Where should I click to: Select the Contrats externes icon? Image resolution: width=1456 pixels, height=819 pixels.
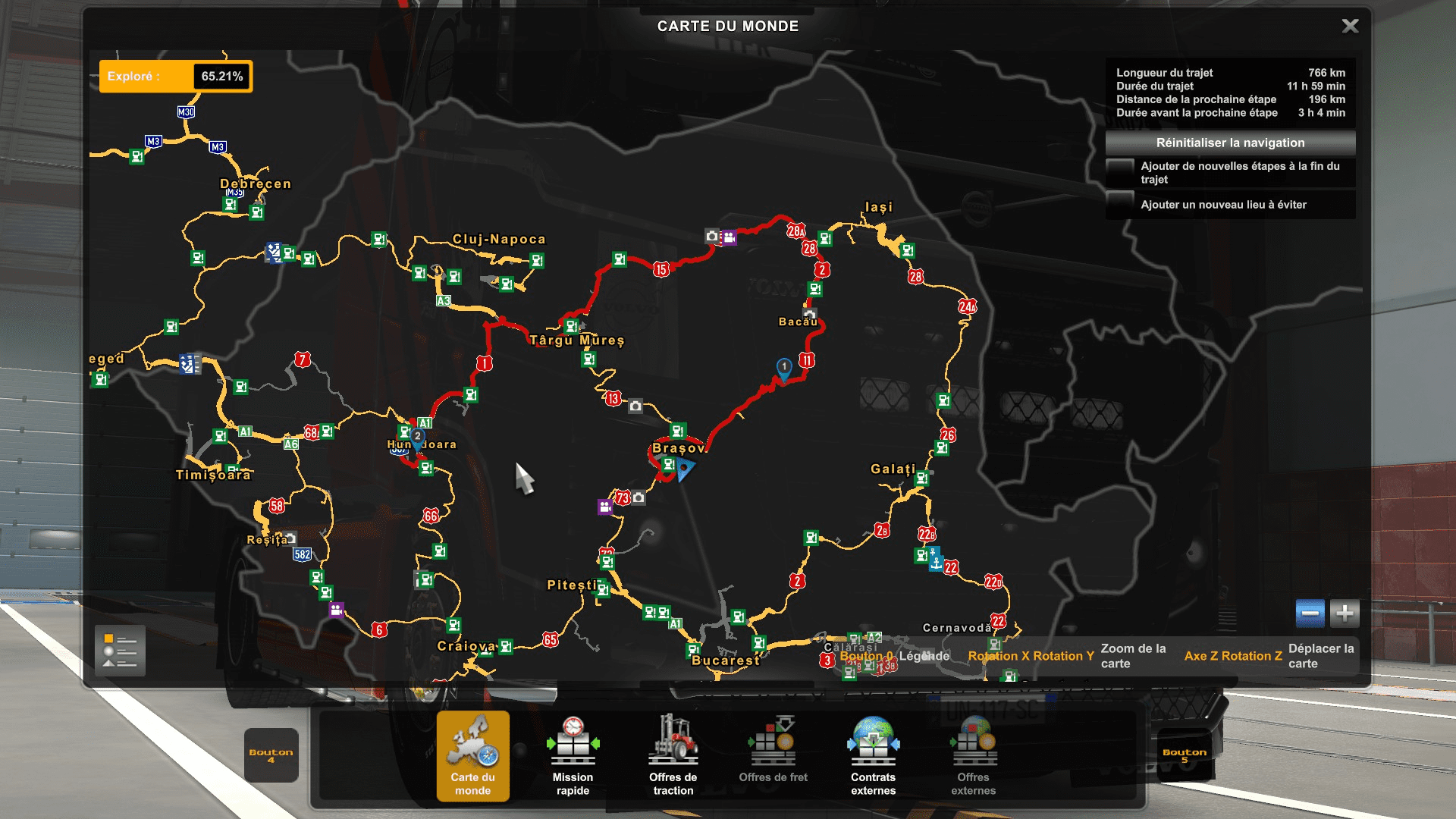(x=873, y=756)
